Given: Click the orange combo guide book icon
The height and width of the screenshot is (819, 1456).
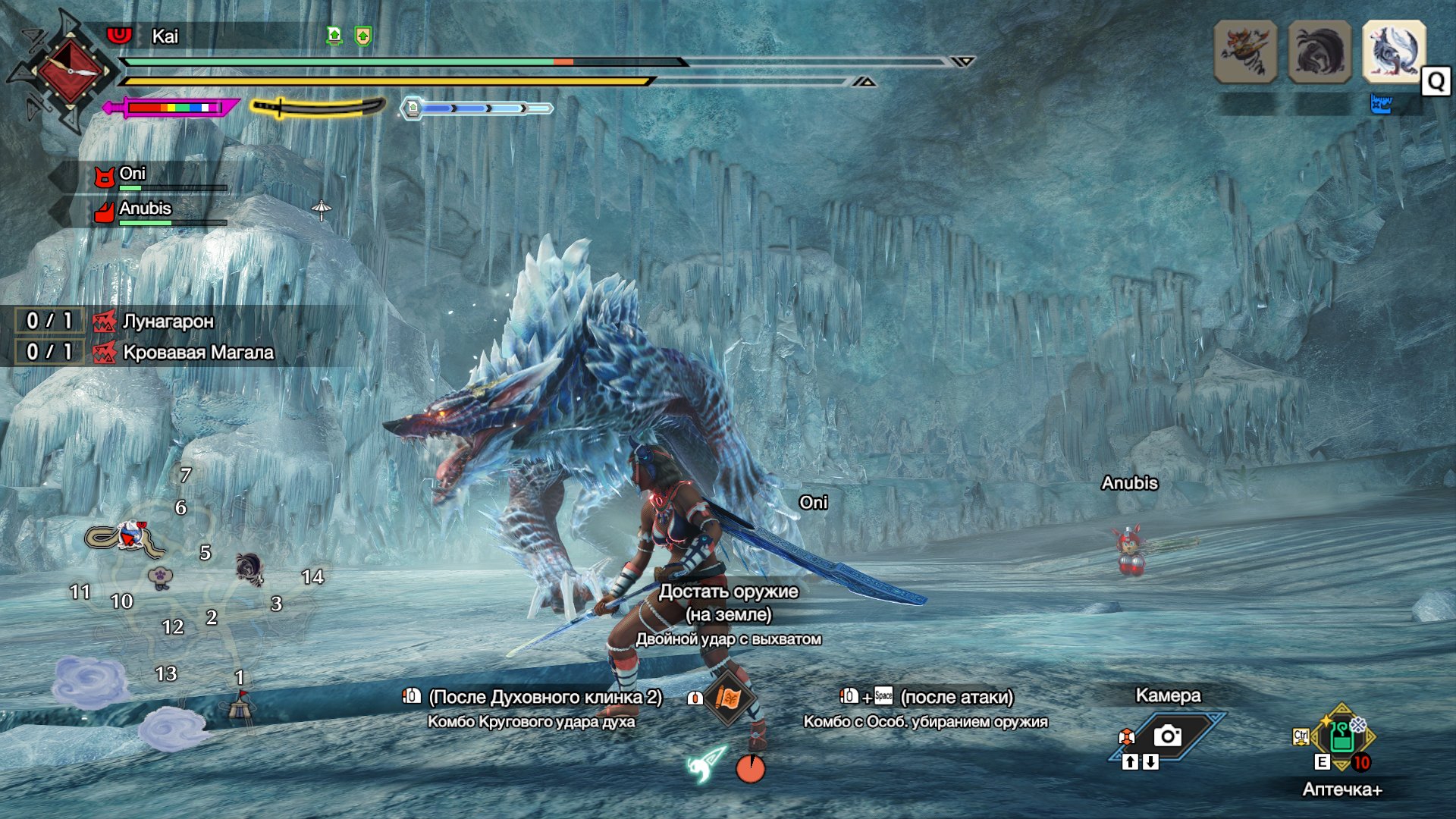Looking at the screenshot, I should [727, 698].
